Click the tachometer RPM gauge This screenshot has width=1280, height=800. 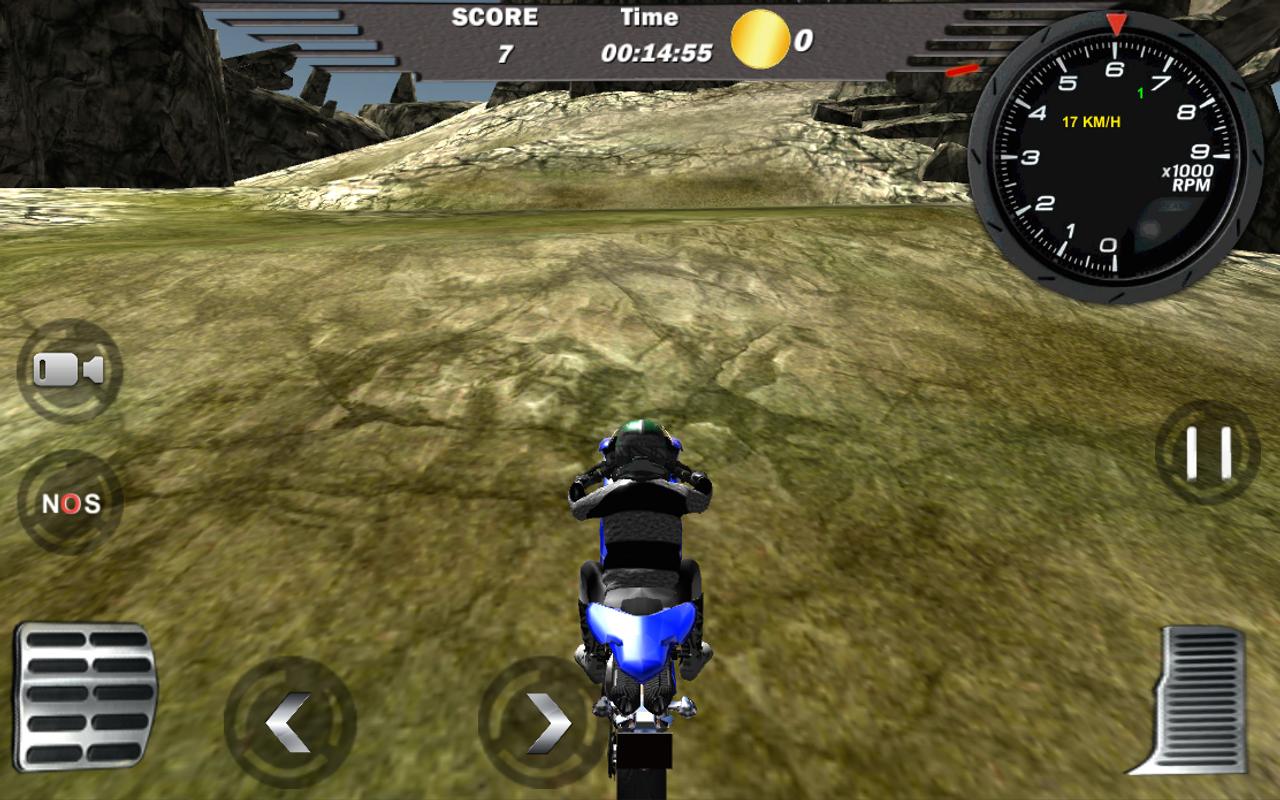1115,155
